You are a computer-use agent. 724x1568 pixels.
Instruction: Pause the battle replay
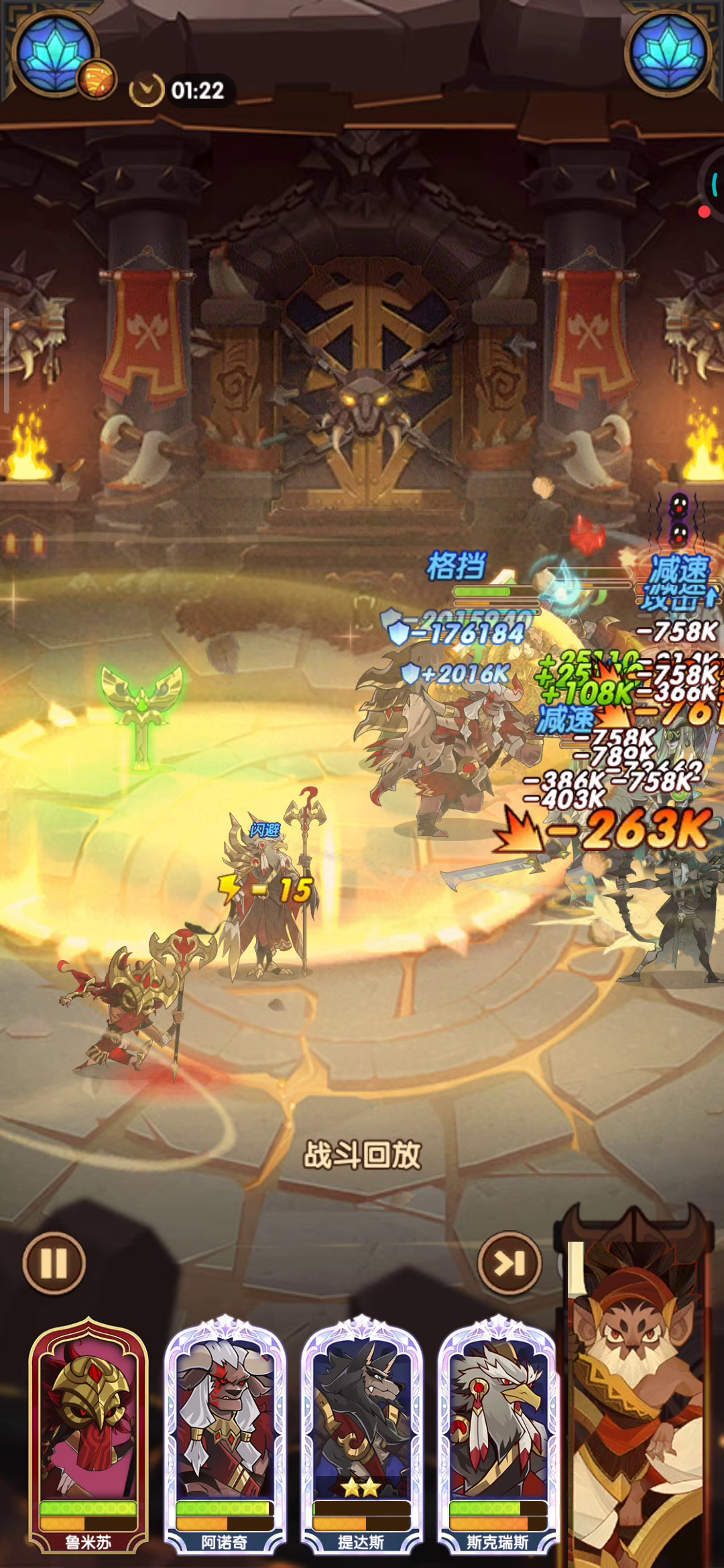coord(54,1263)
